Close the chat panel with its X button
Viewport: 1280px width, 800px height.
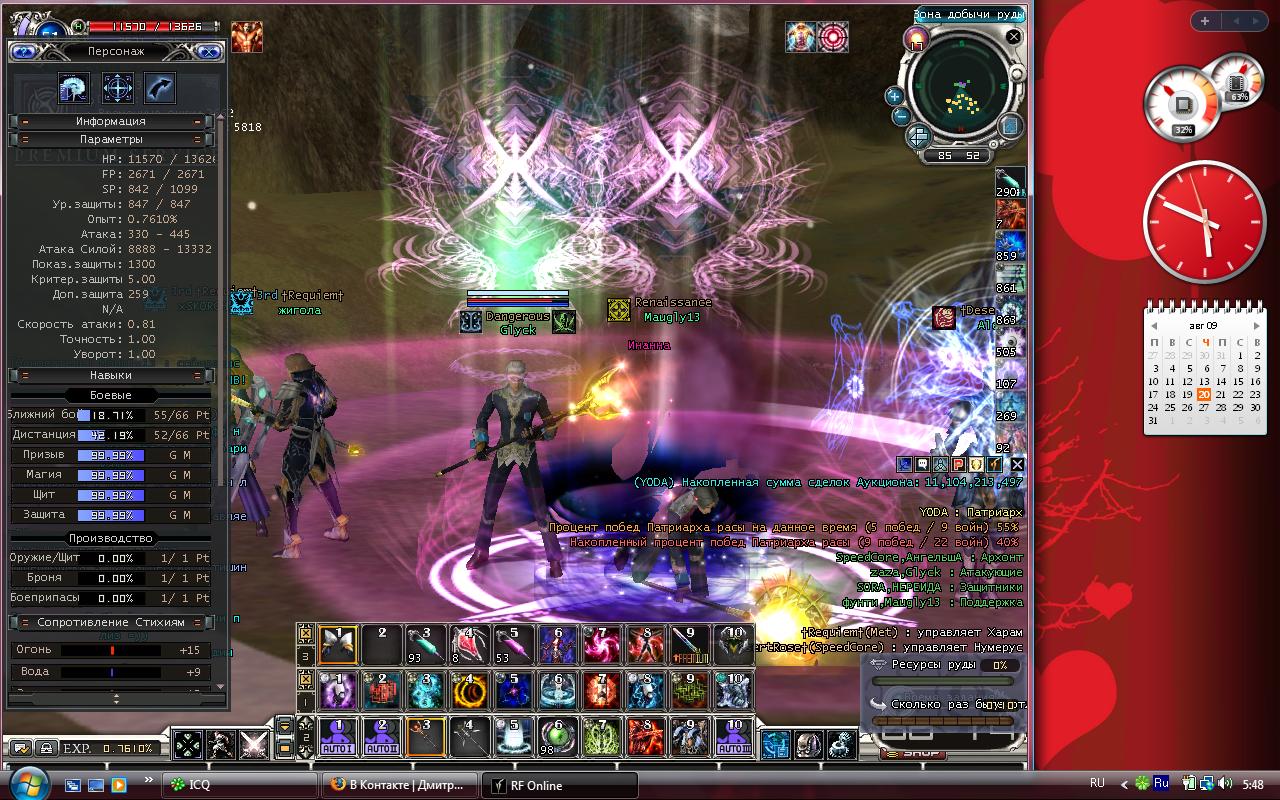click(x=1017, y=464)
